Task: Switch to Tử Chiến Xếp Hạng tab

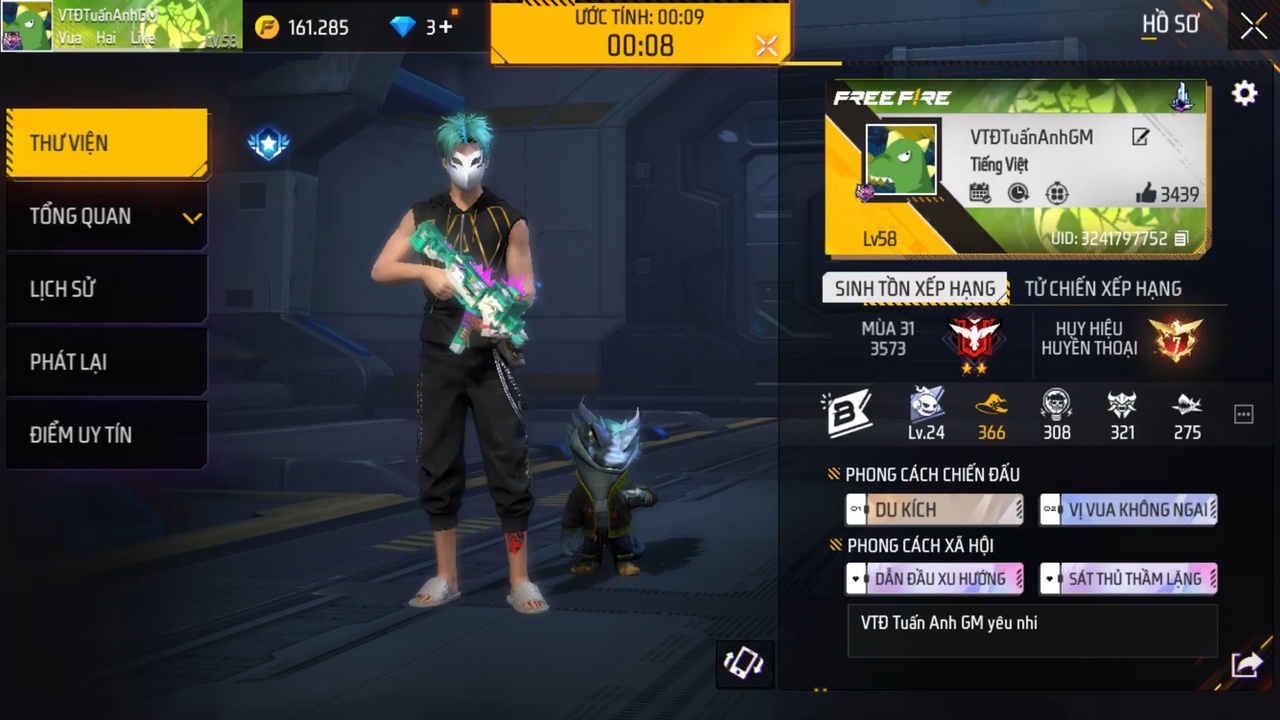Action: coord(1103,289)
